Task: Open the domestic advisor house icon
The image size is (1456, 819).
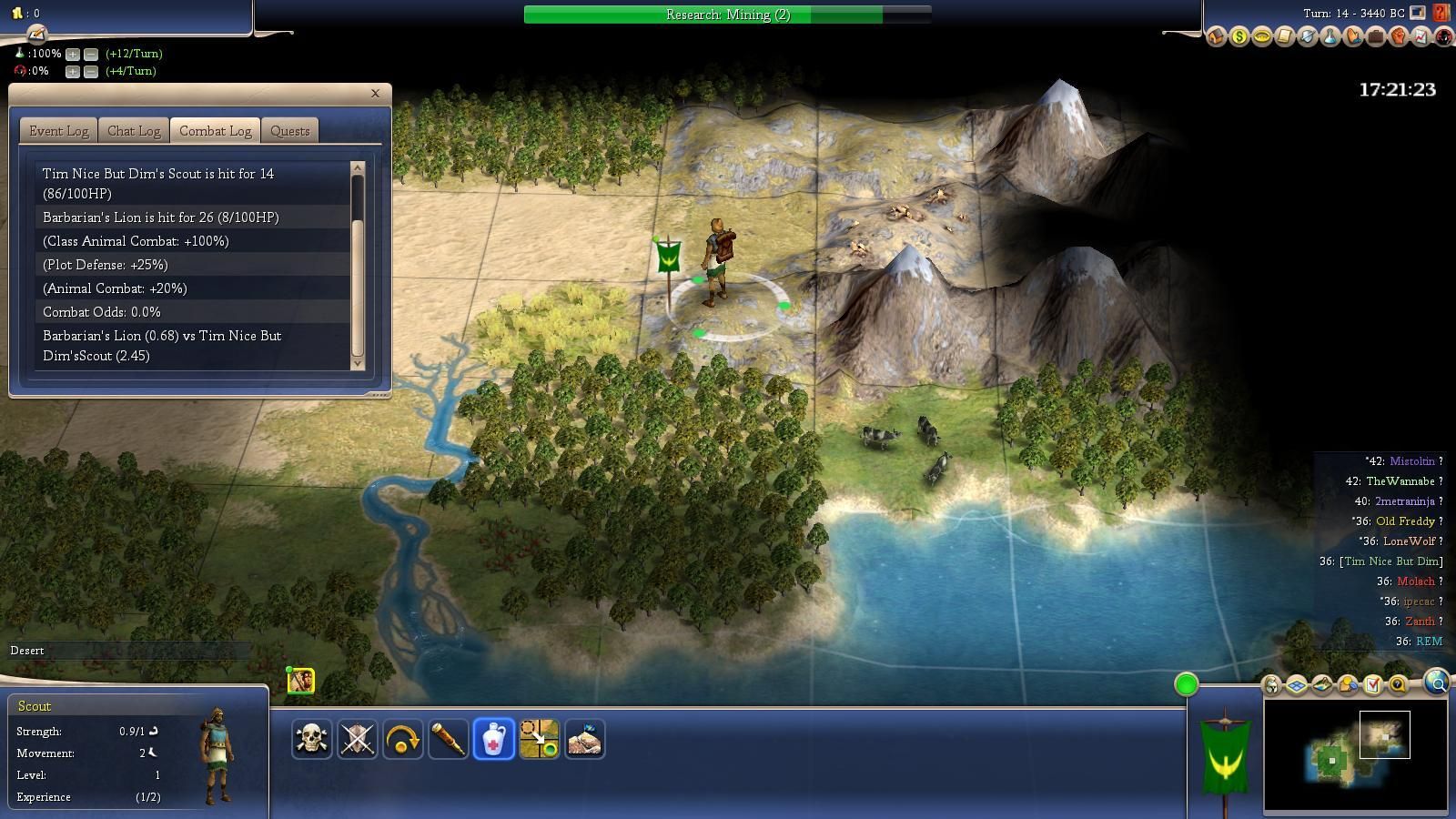Action: click(1216, 37)
